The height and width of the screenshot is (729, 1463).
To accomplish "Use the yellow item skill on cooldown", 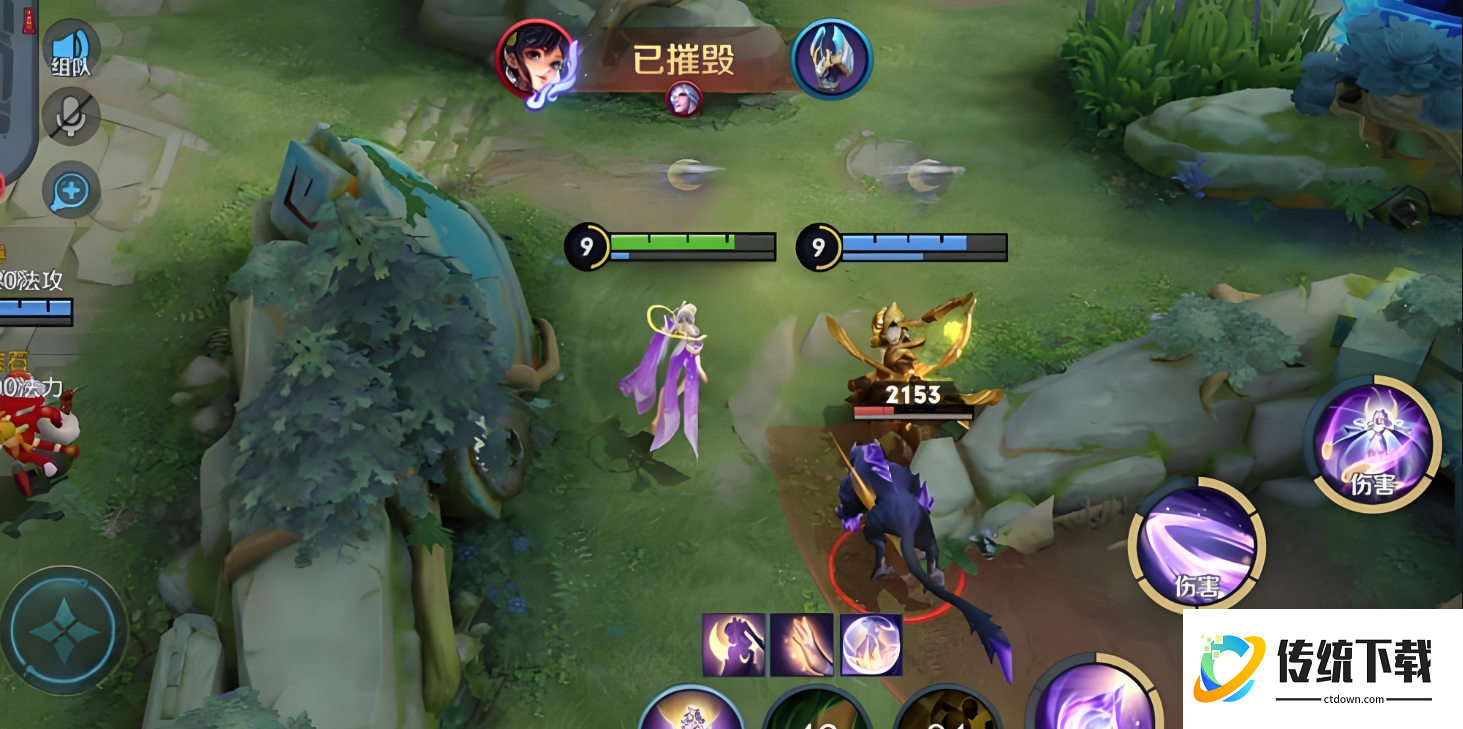I will tap(945, 712).
